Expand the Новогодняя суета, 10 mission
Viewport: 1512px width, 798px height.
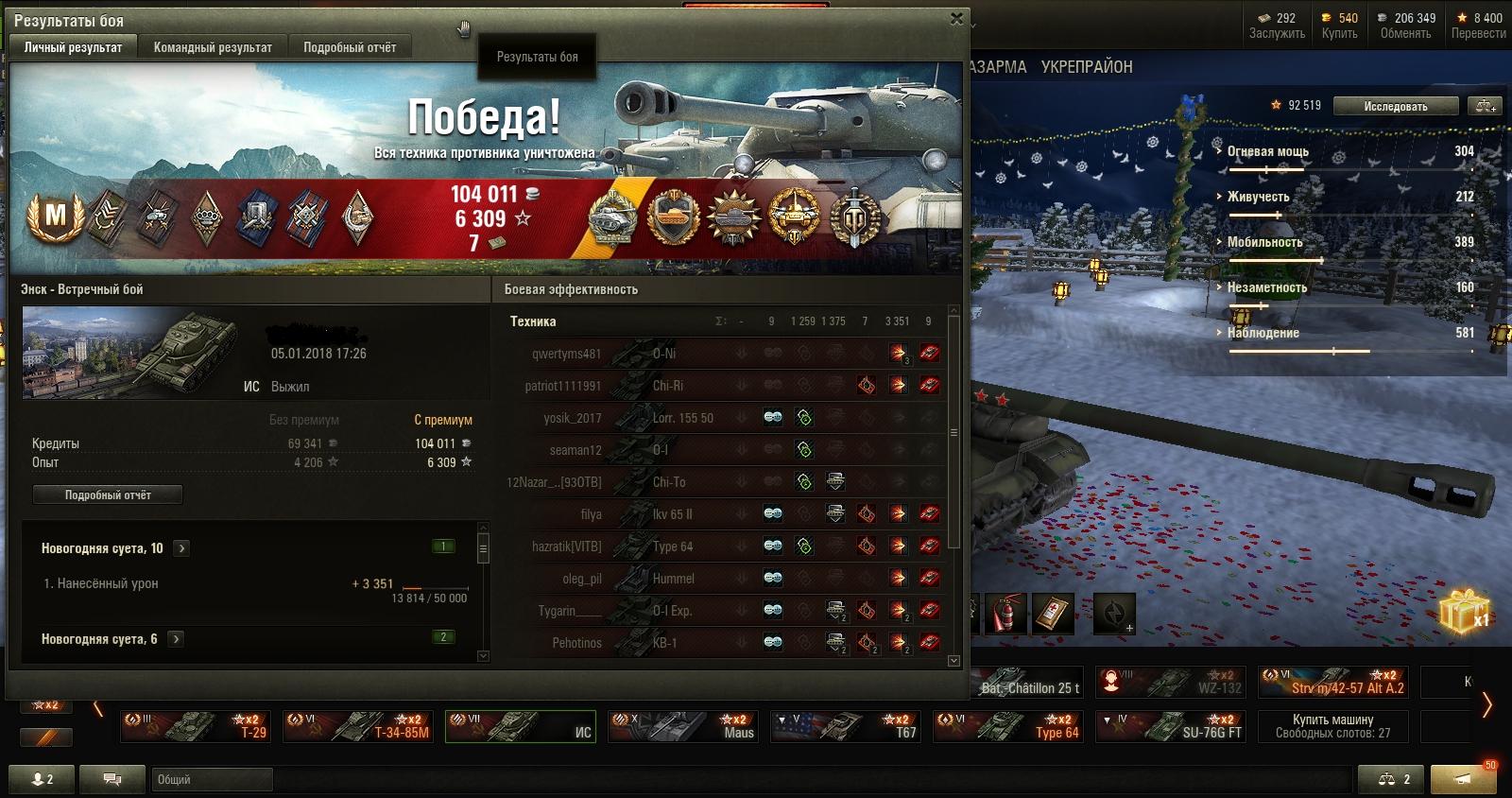tap(181, 548)
